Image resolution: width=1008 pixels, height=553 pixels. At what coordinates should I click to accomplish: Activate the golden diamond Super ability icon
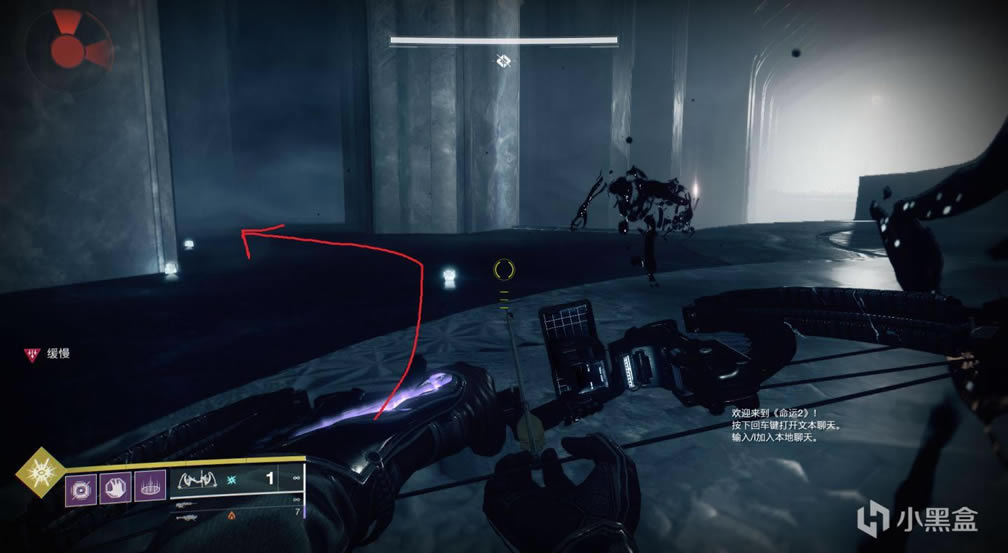click(39, 471)
